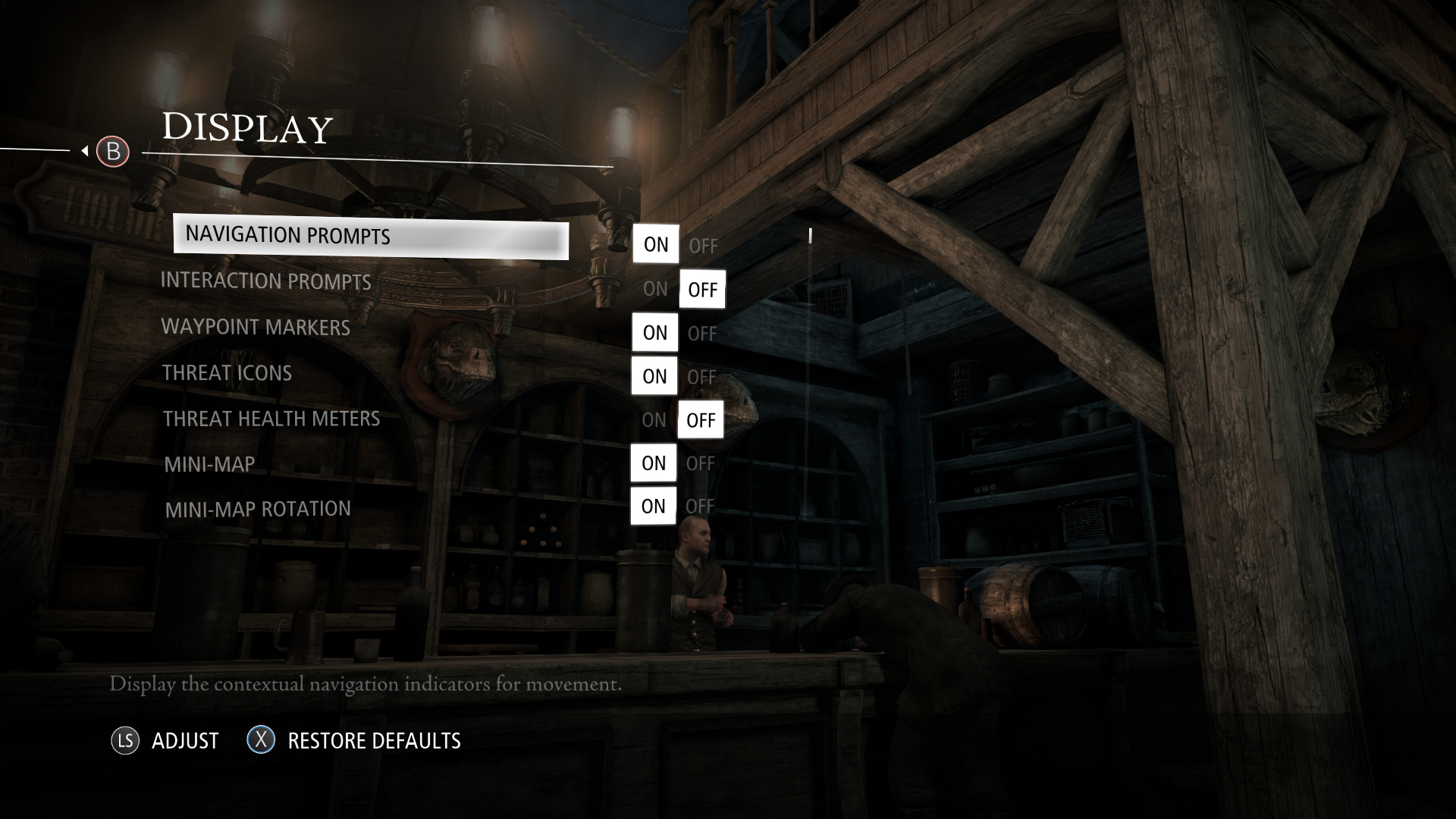Switch Waypoint Markers to off
The height and width of the screenshot is (819, 1456).
click(702, 334)
